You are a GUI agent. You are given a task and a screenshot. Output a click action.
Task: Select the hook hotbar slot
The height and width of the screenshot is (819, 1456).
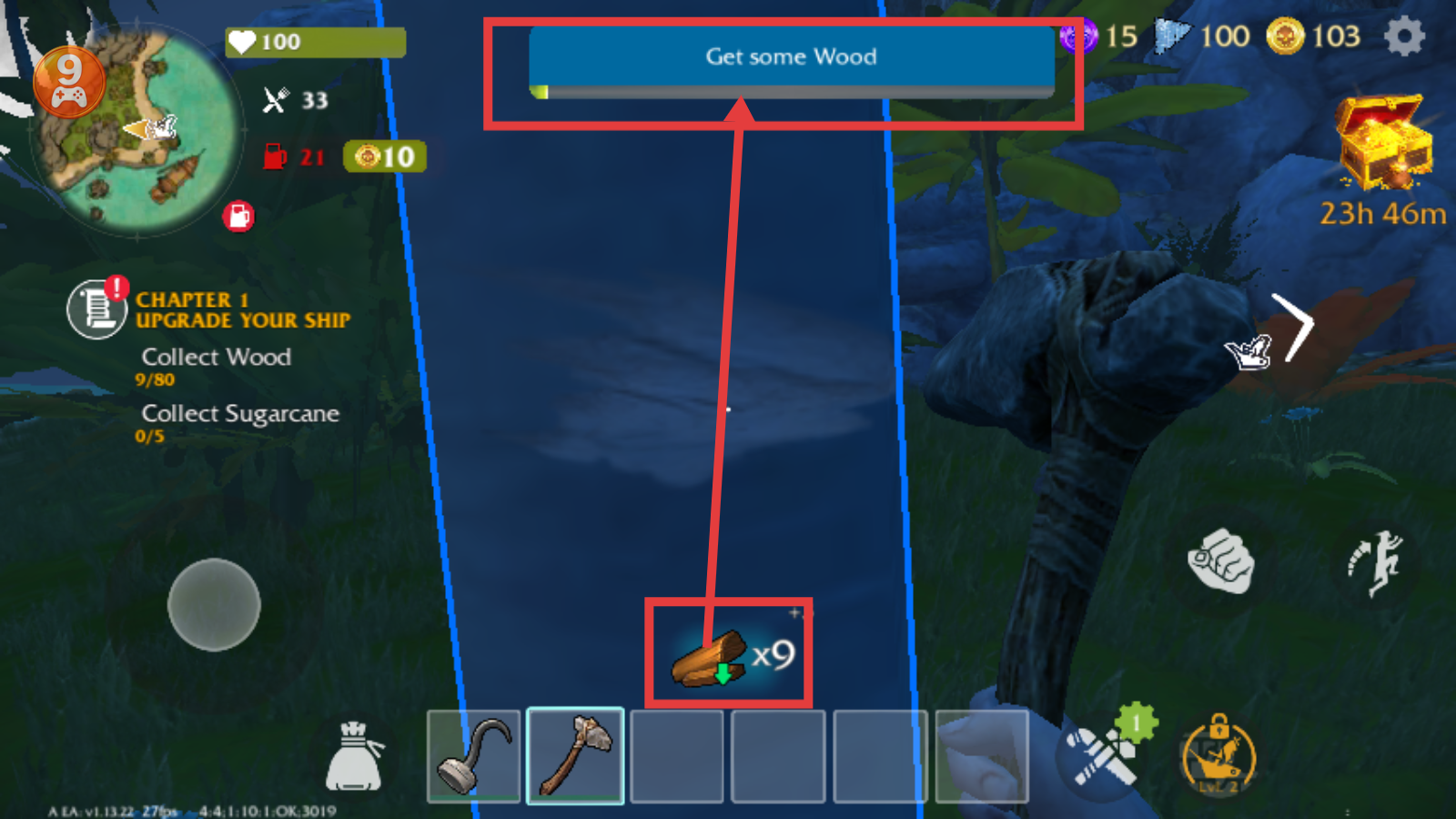pyautogui.click(x=473, y=756)
